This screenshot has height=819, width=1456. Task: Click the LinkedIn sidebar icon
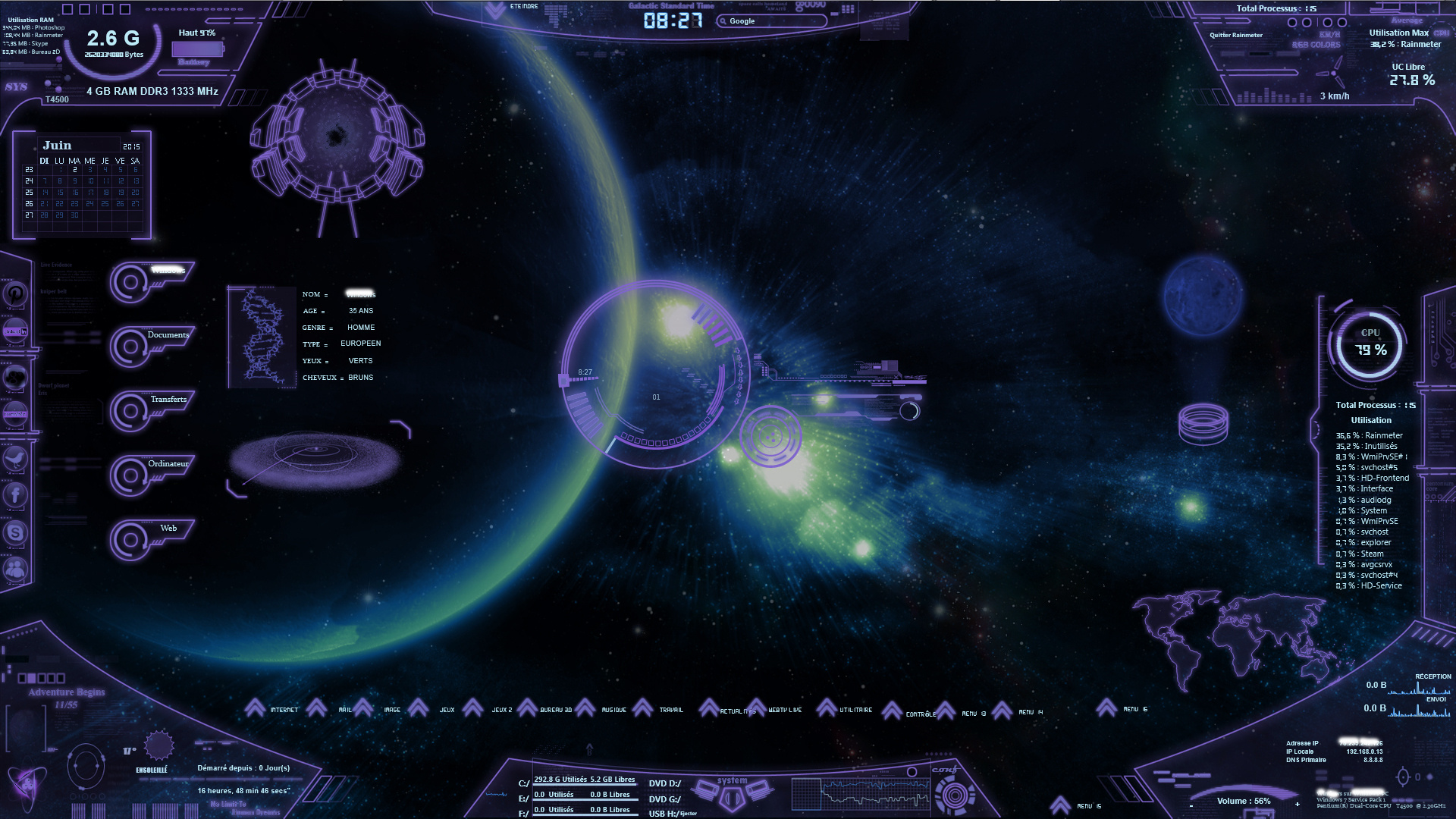(x=15, y=331)
